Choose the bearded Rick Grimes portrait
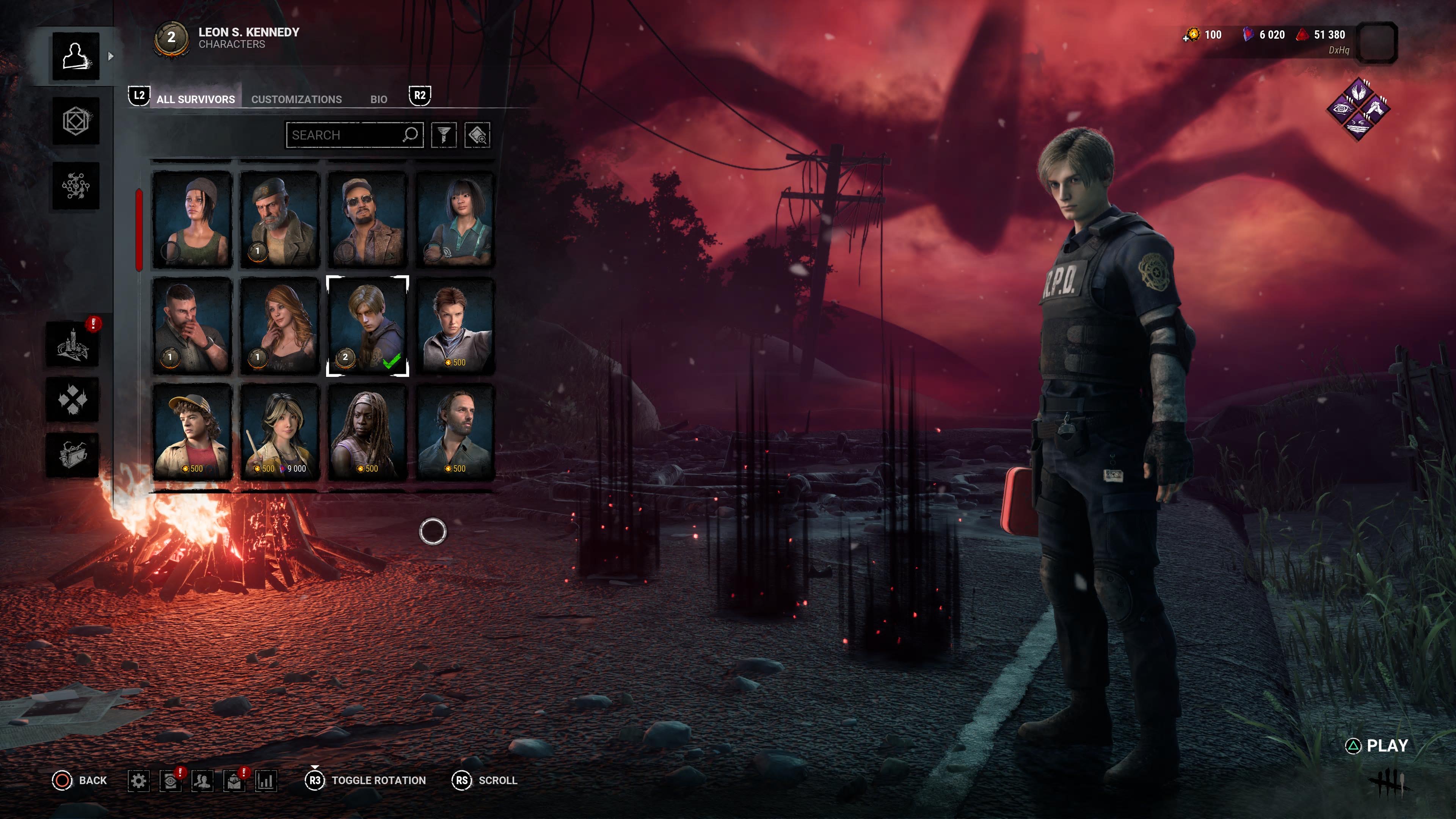Viewport: 1456px width, 819px height. coord(455,432)
